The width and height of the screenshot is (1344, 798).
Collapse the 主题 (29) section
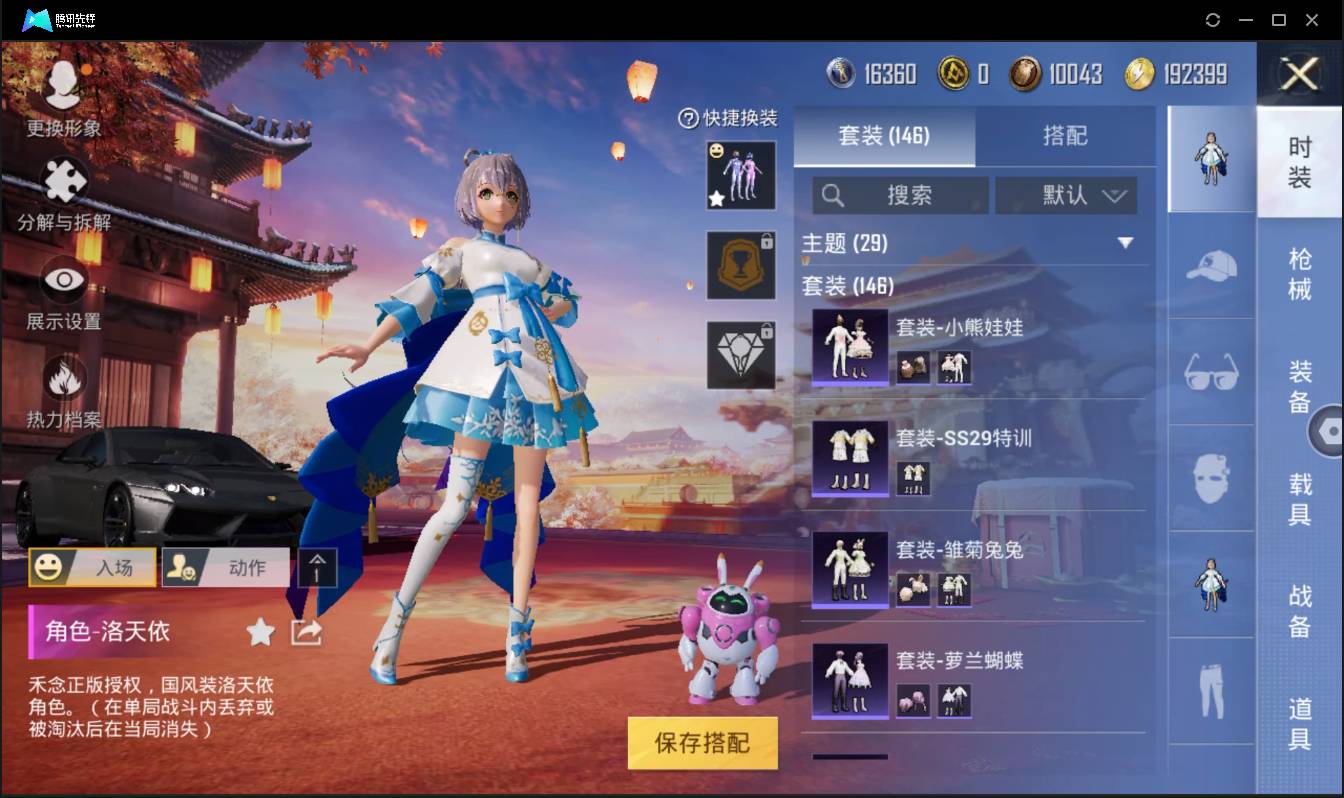click(x=1127, y=243)
